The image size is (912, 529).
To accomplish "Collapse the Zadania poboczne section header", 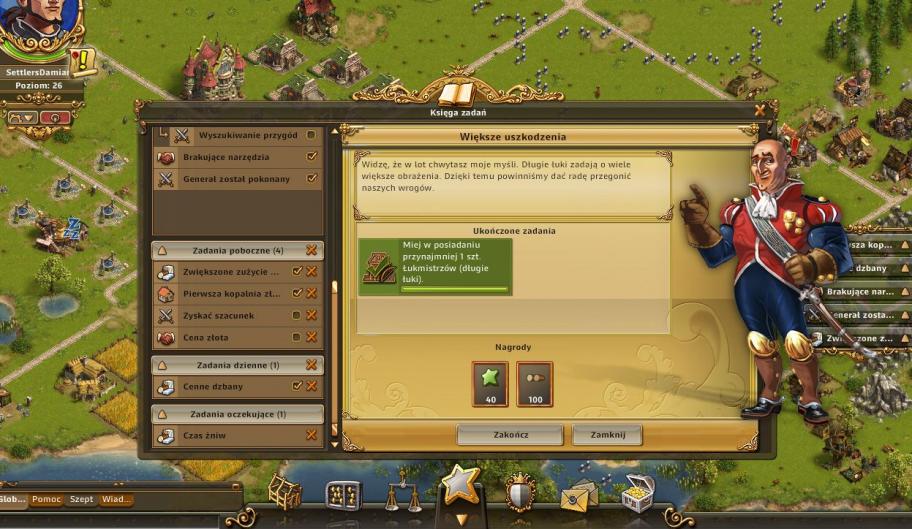I will point(236,250).
